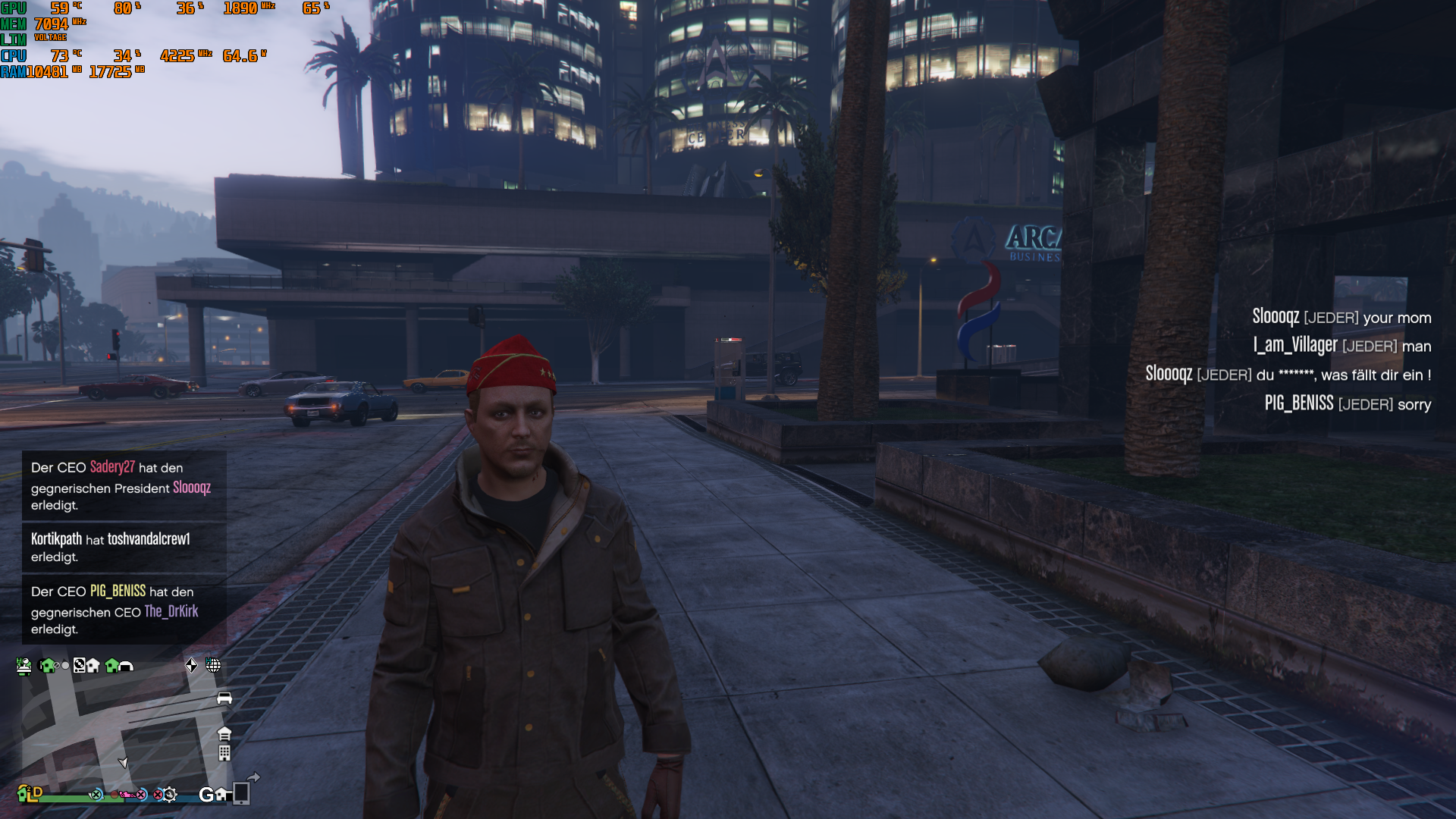Select the waypoint diamond icon above the minimap
Image resolution: width=1456 pixels, height=819 pixels.
click(191, 665)
